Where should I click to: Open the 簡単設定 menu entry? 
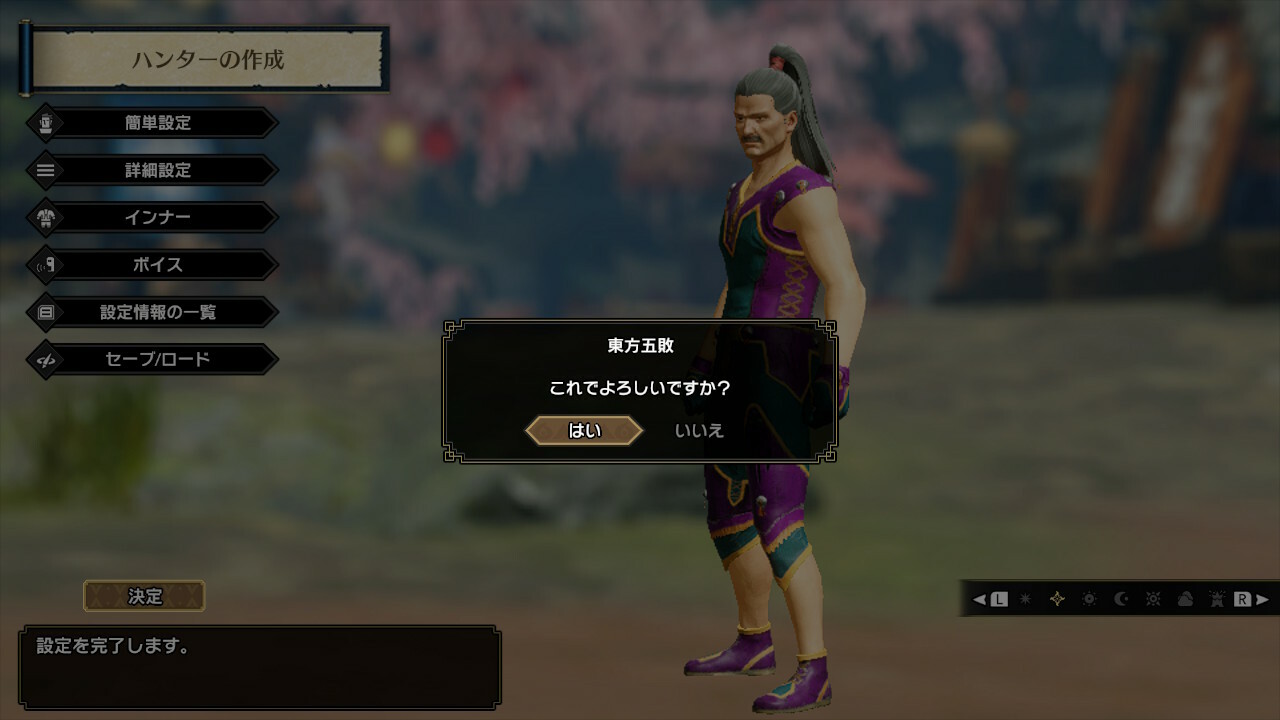pos(158,123)
